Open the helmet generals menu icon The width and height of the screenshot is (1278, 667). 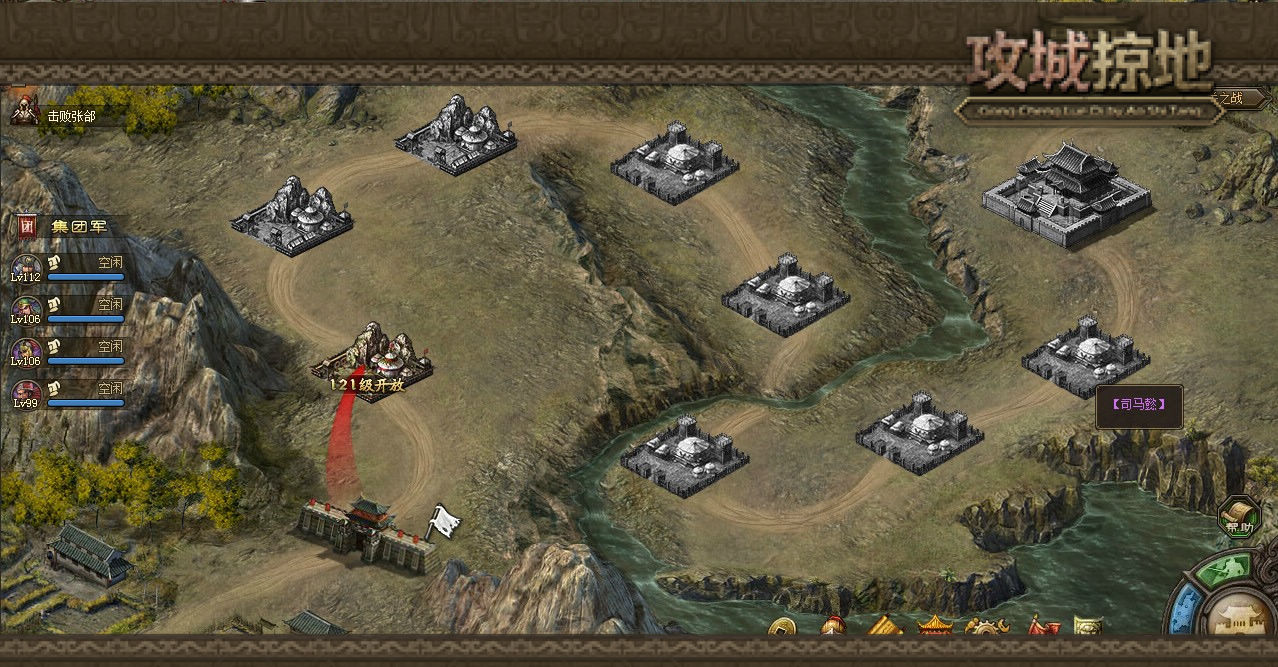833,628
